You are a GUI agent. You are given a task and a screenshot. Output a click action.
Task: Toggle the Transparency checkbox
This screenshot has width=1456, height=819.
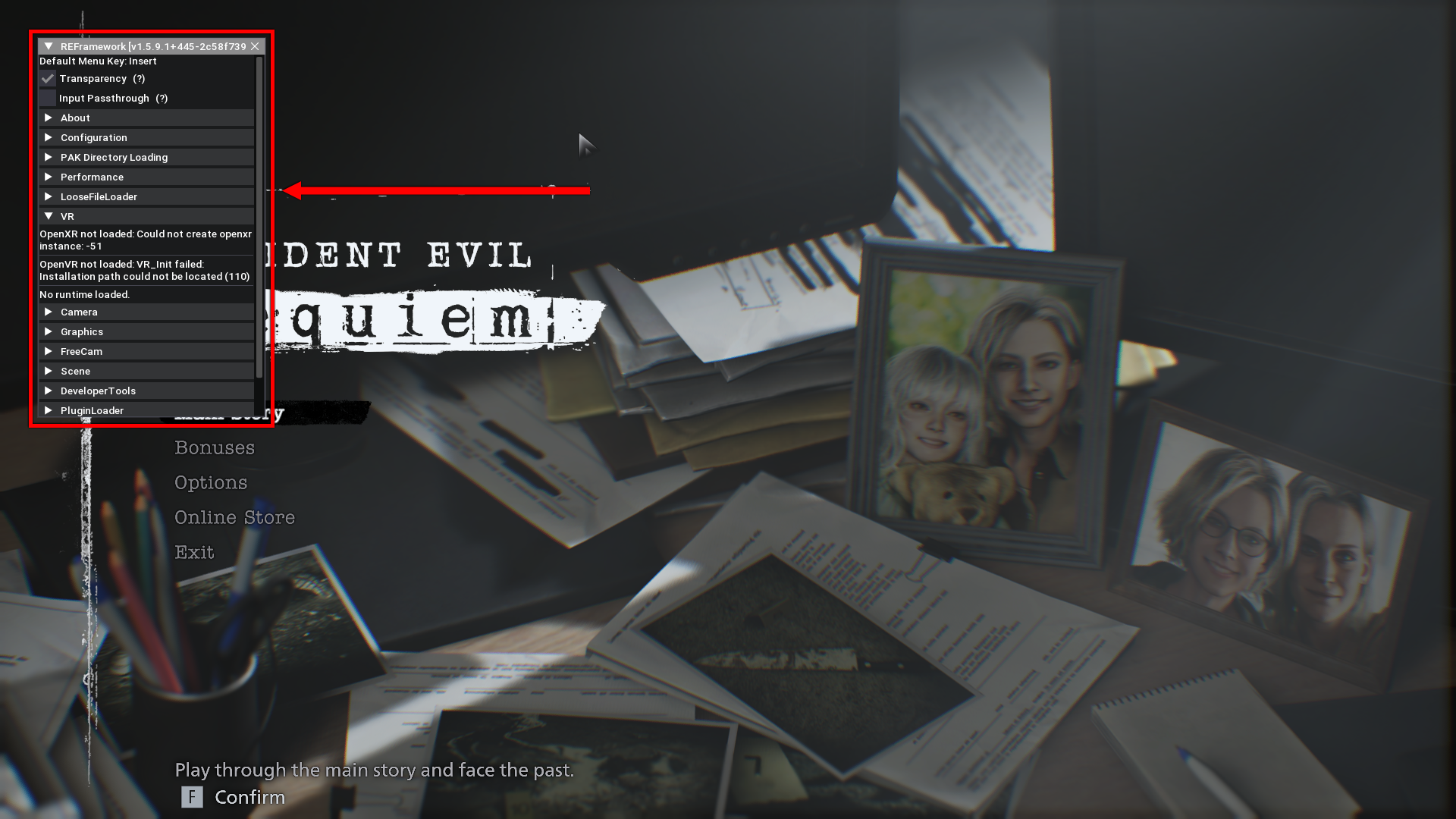[48, 79]
